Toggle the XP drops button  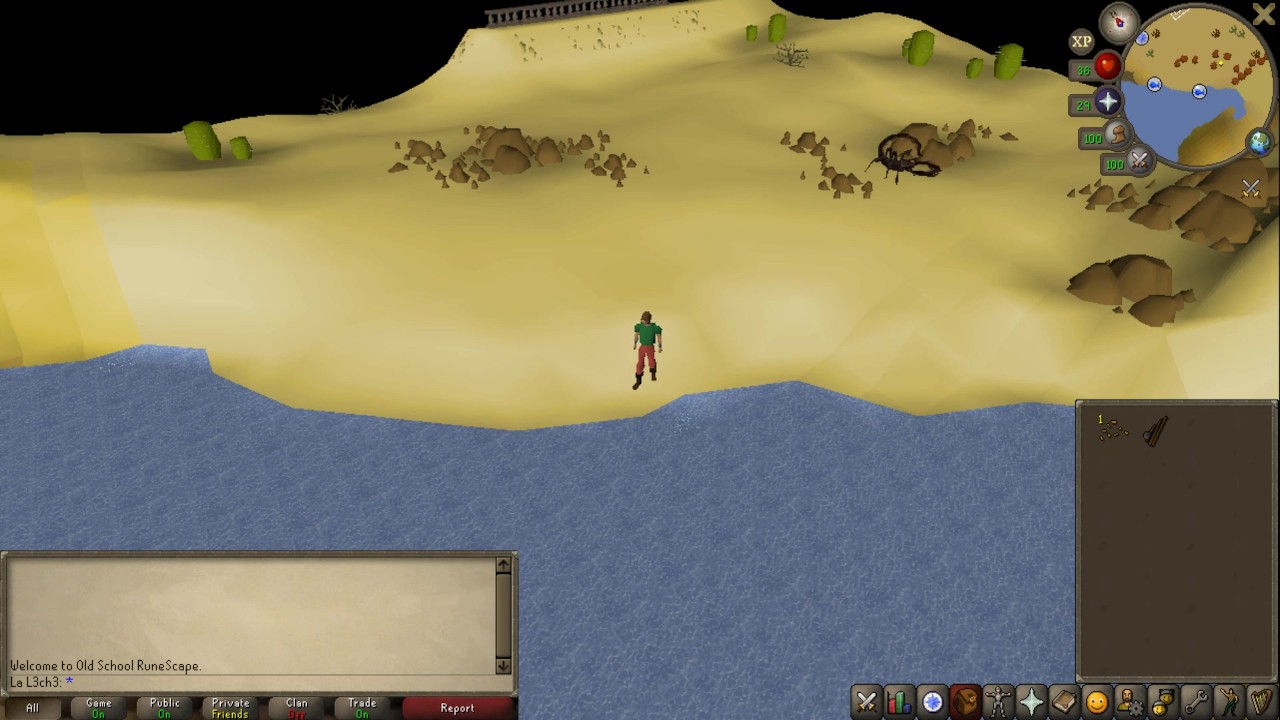tap(1081, 42)
